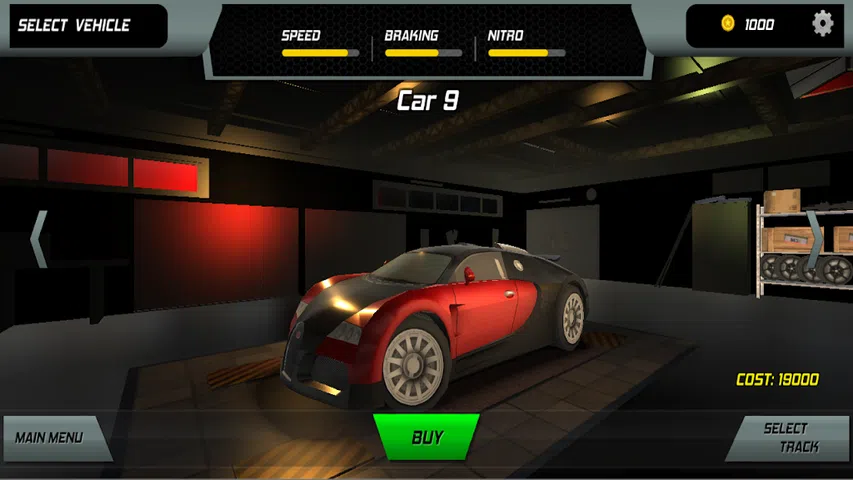Go to Select Track
Viewport: 853px width, 480px height.
coord(790,437)
